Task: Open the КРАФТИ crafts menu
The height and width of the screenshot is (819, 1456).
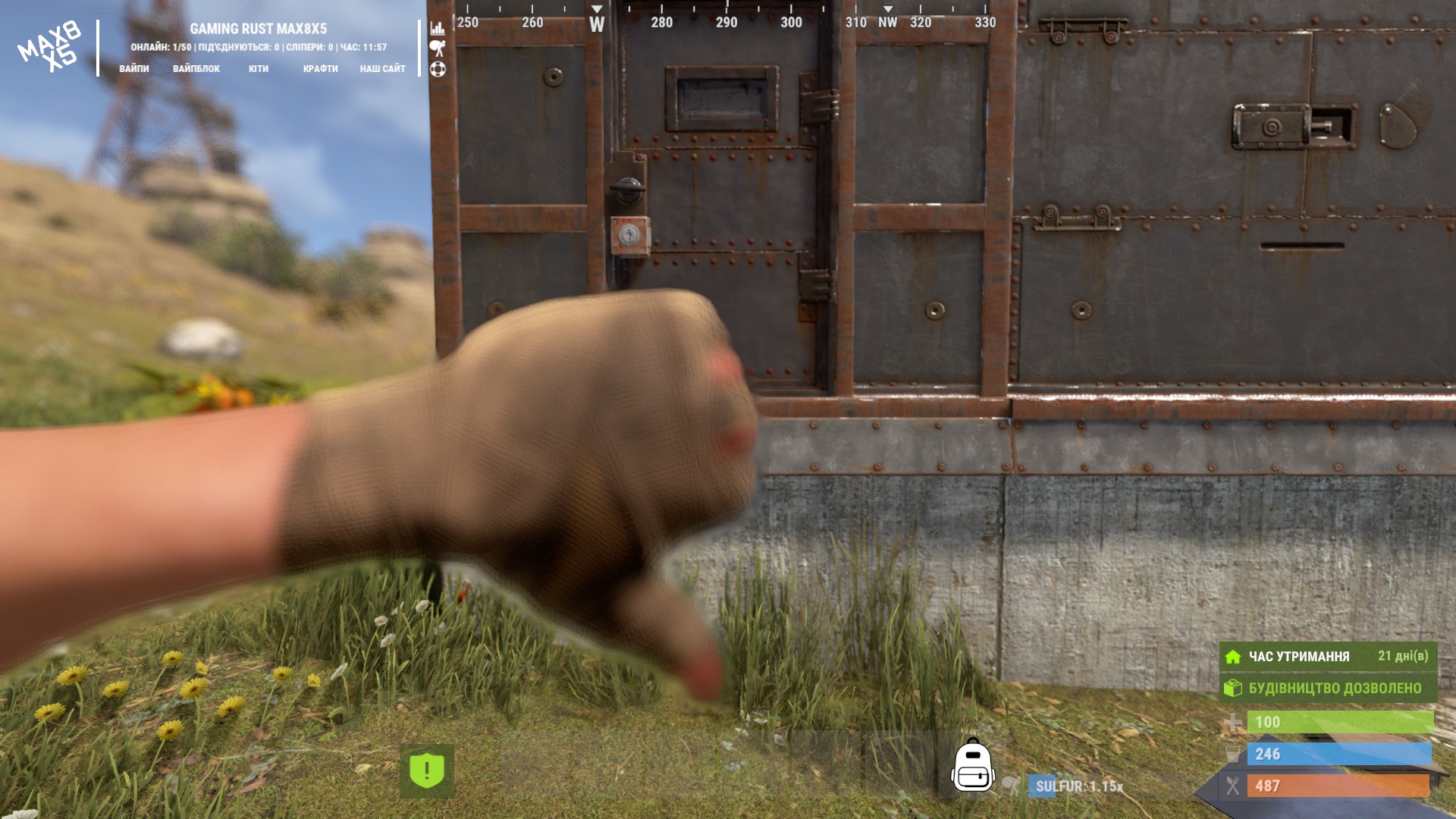Action: tap(320, 68)
